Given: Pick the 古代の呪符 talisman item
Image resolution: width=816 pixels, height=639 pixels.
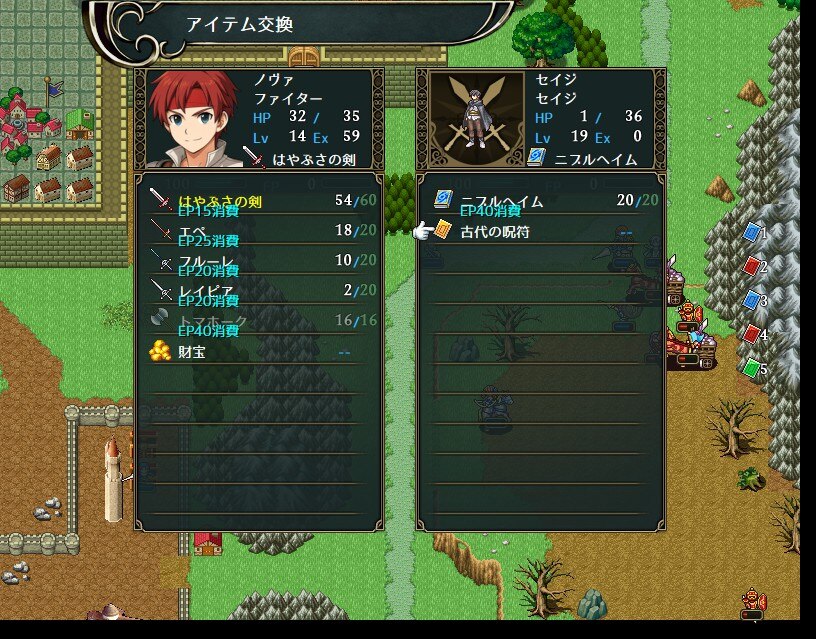Looking at the screenshot, I should 540,232.
